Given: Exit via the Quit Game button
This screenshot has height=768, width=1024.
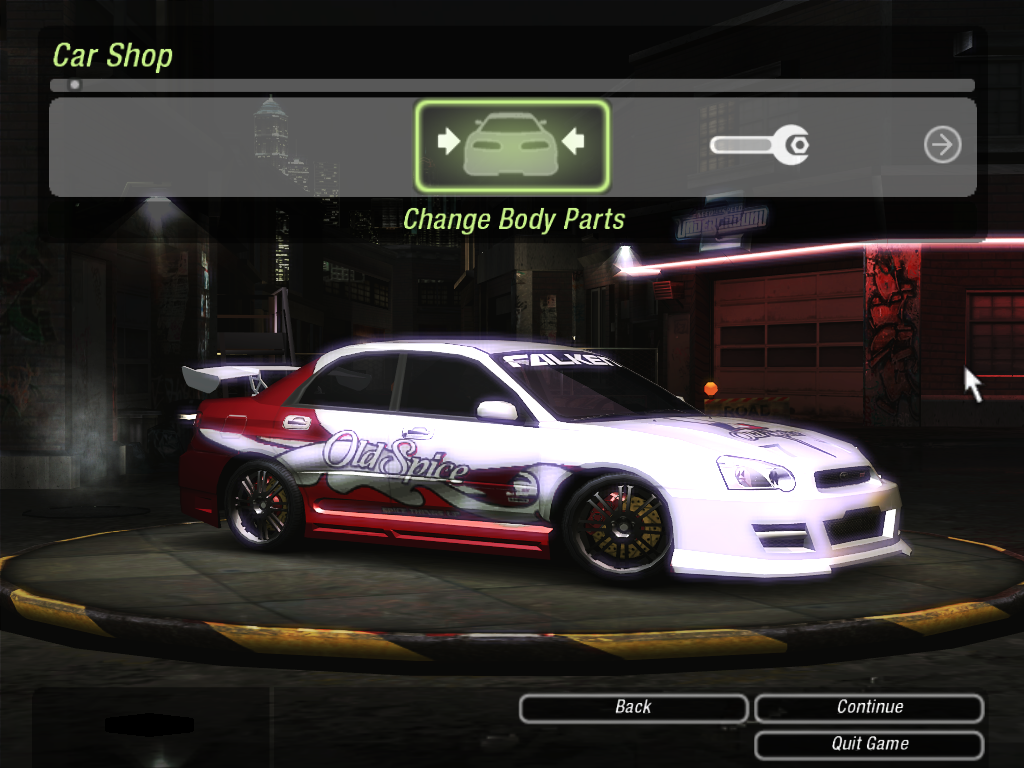Looking at the screenshot, I should 869,744.
